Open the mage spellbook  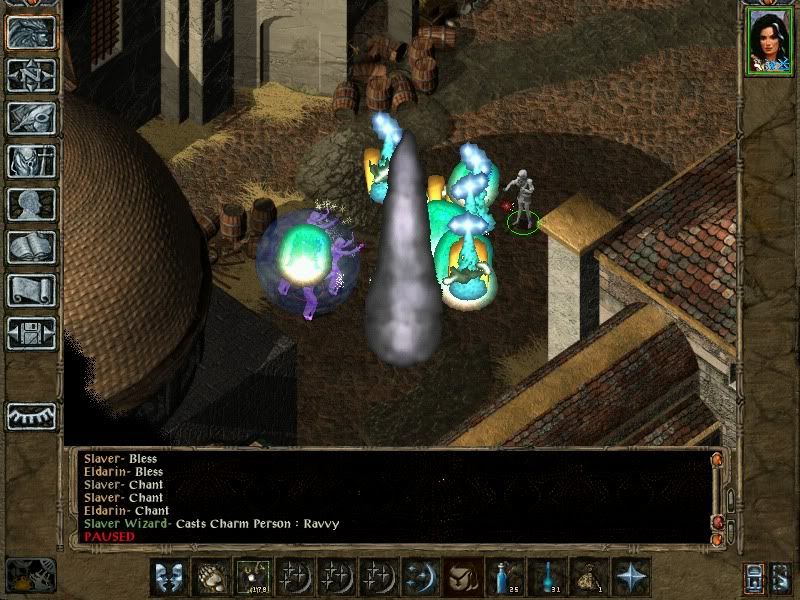pyautogui.click(x=32, y=247)
